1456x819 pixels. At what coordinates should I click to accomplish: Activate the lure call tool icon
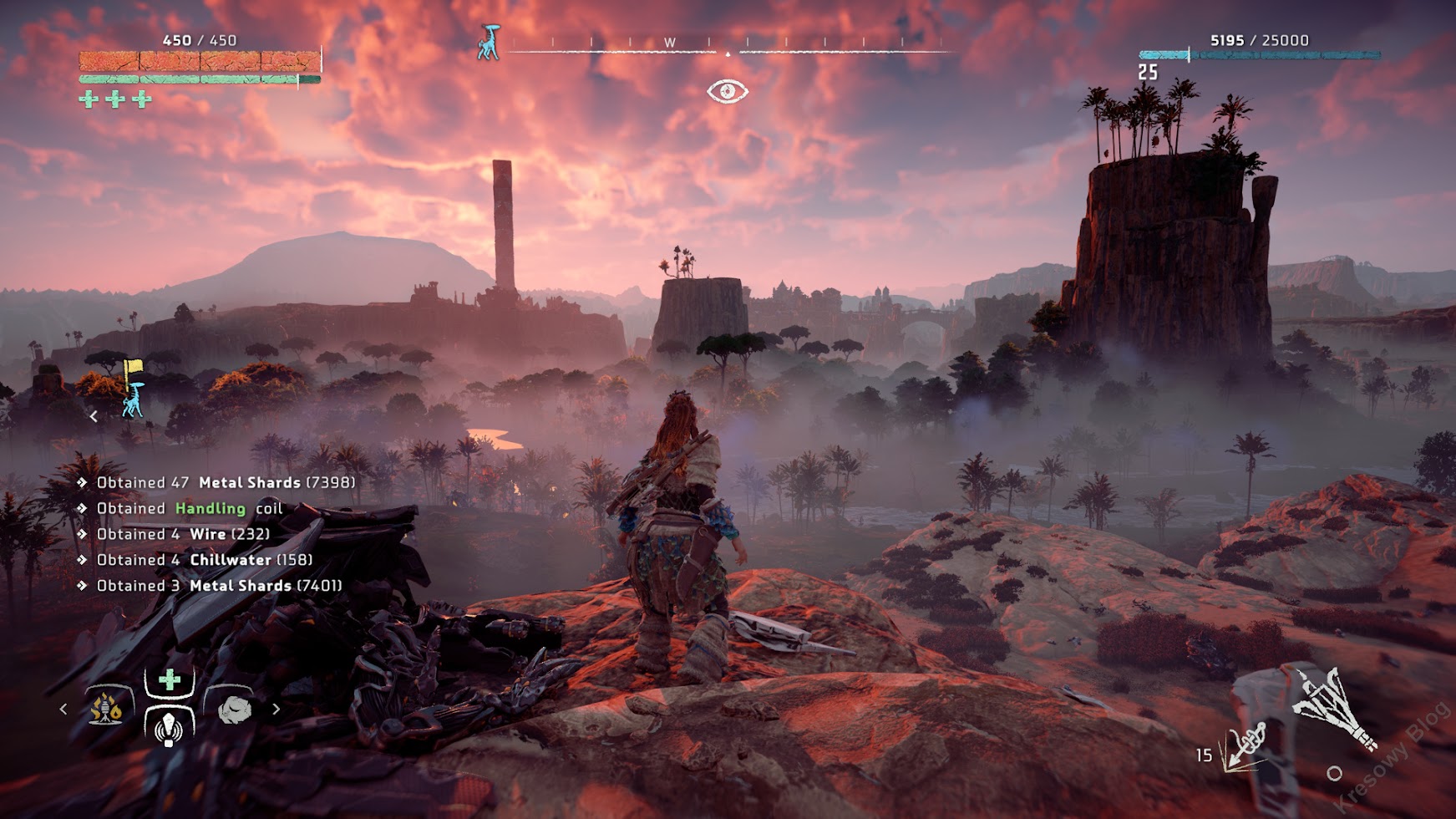(170, 727)
